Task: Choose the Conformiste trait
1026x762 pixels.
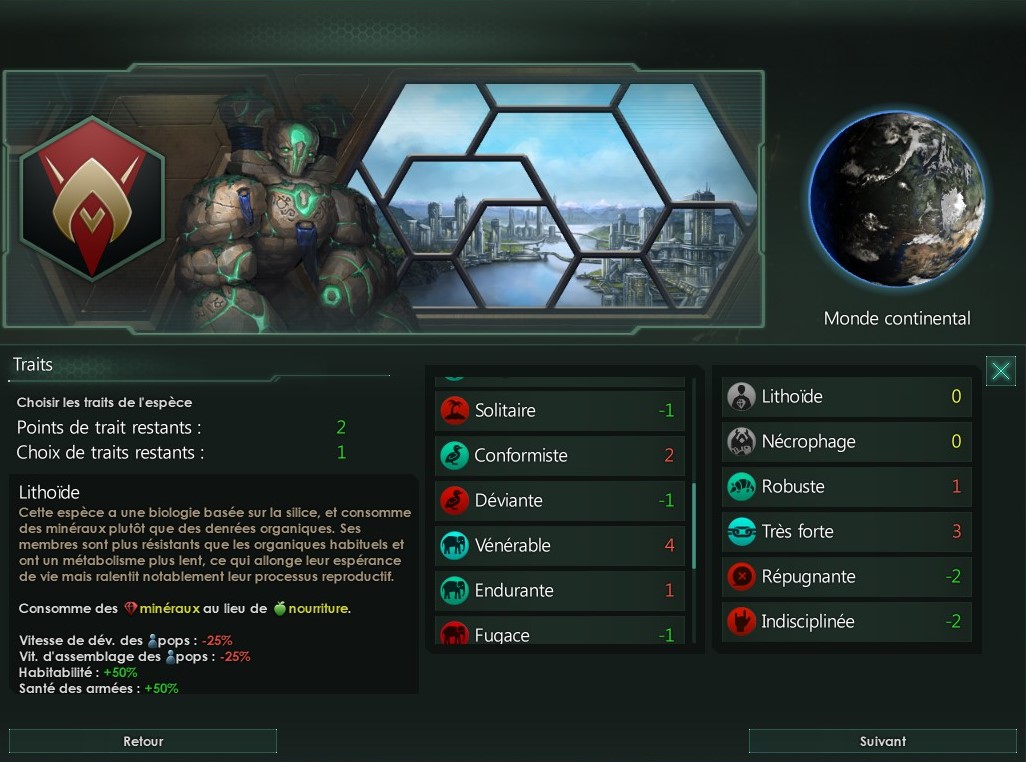Action: click(x=560, y=455)
